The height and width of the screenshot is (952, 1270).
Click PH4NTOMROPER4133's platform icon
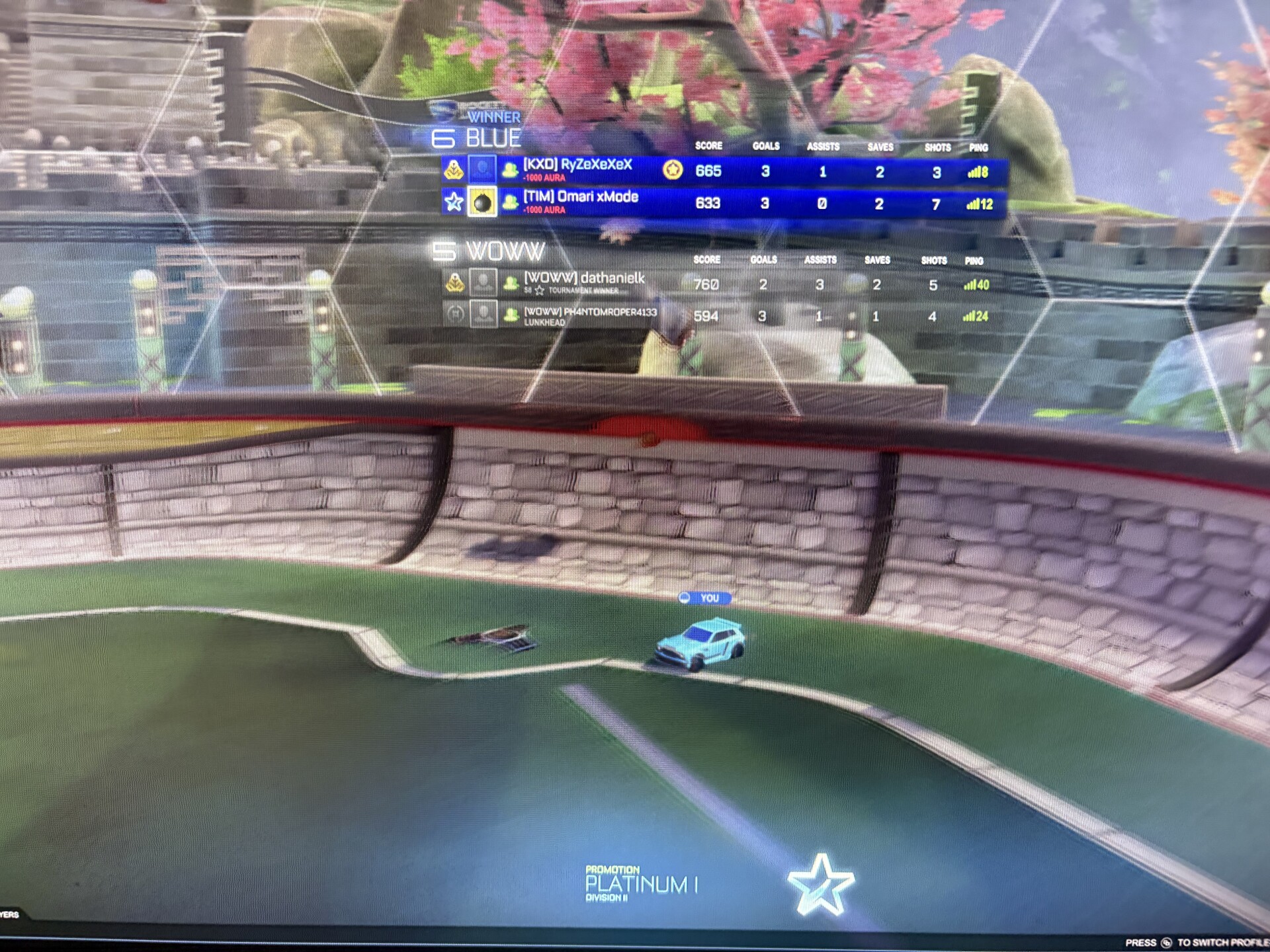456,314
